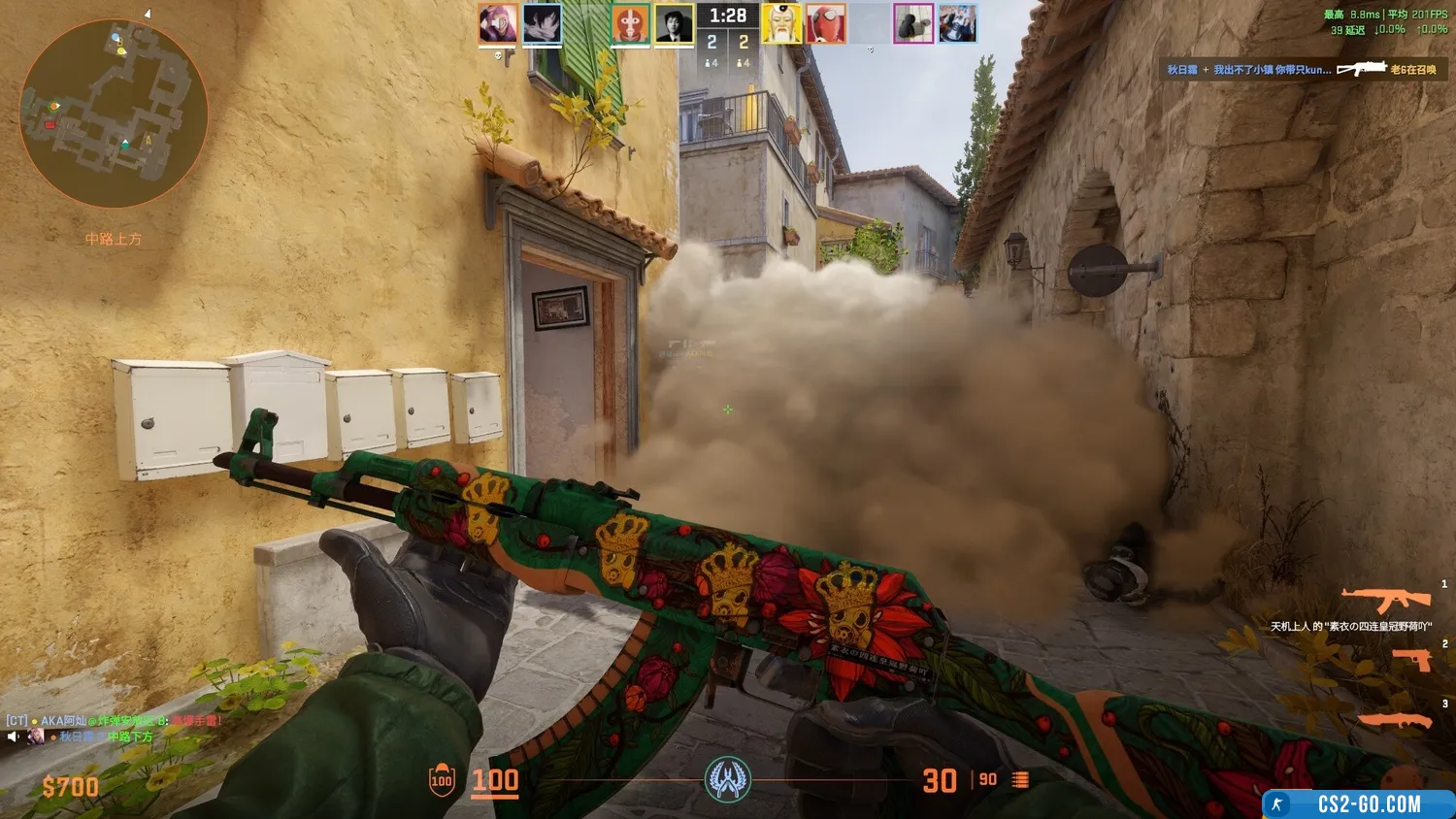Select the white-bearded old man avatar
This screenshot has width=1456, height=819.
click(781, 24)
